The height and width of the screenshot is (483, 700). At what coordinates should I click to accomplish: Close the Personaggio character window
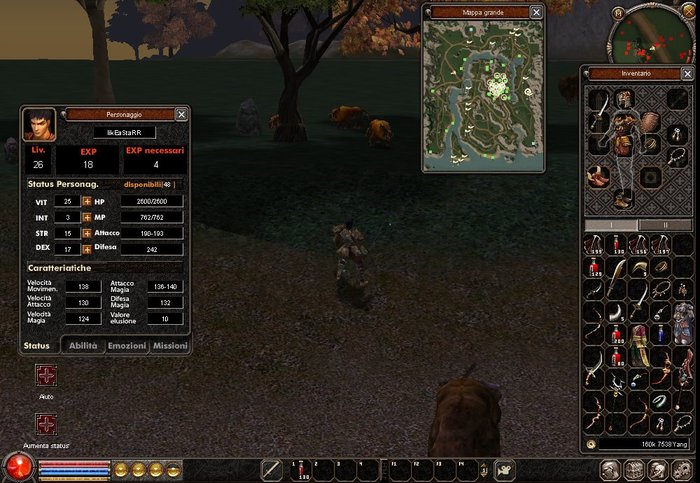[181, 115]
